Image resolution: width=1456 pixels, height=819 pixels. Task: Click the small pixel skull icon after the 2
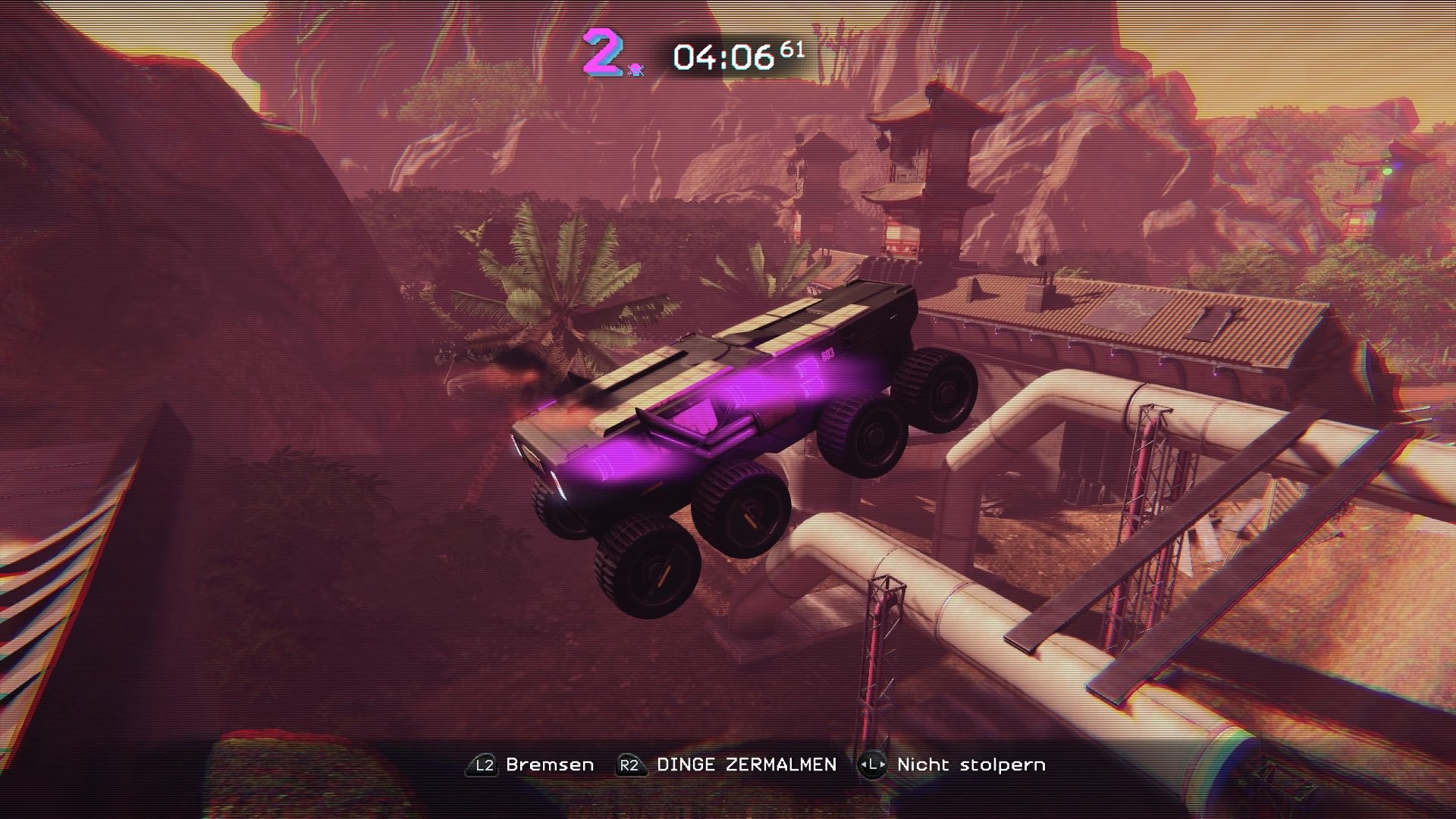tap(637, 69)
